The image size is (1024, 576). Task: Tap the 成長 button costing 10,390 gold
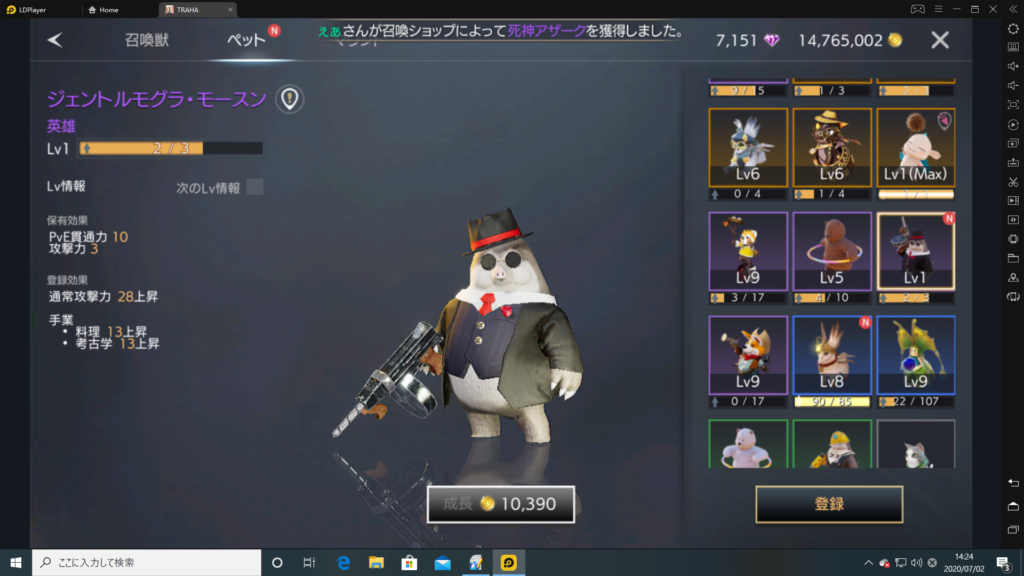pos(500,504)
